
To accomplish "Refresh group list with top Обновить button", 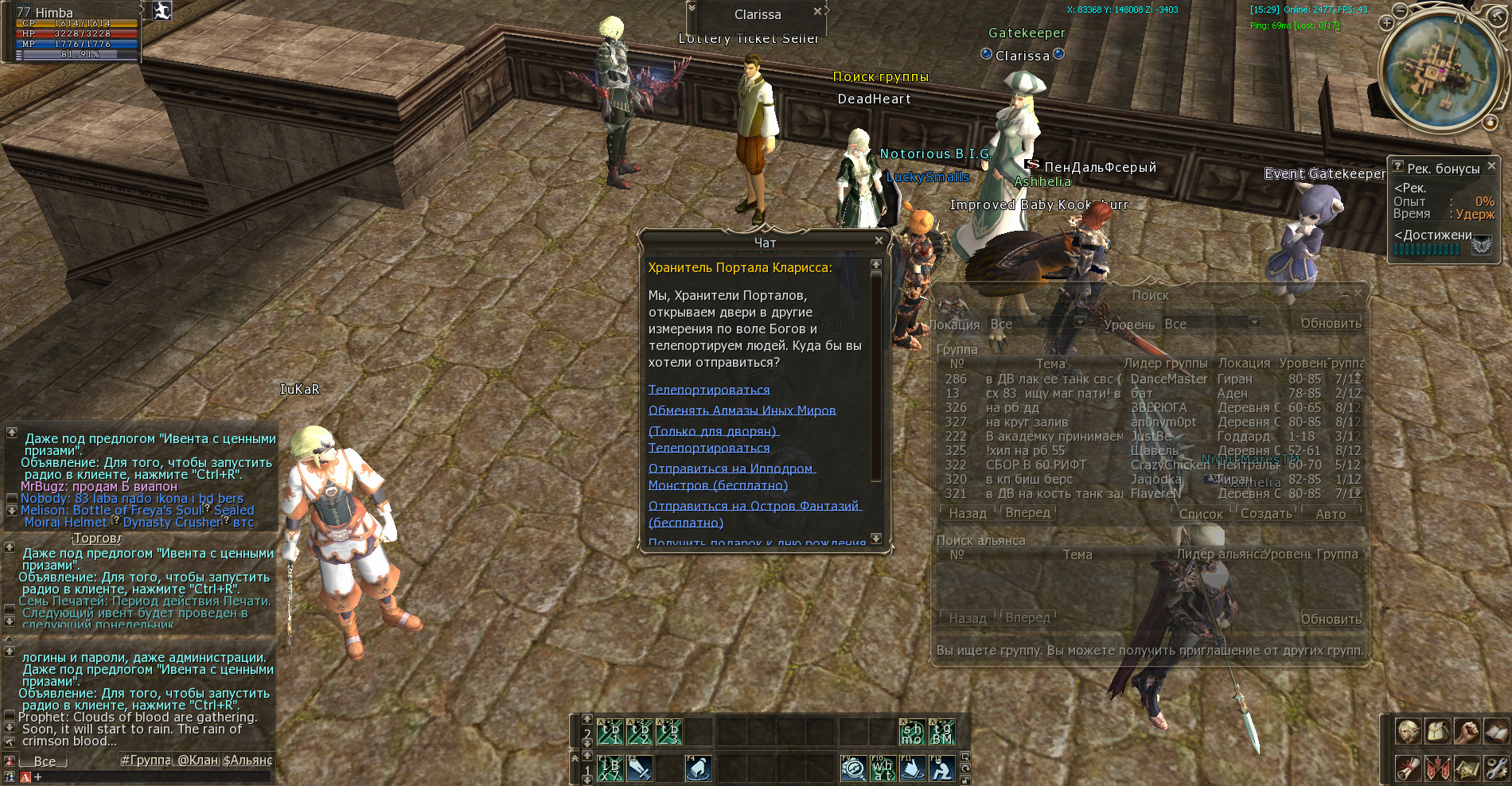I will tap(1331, 324).
